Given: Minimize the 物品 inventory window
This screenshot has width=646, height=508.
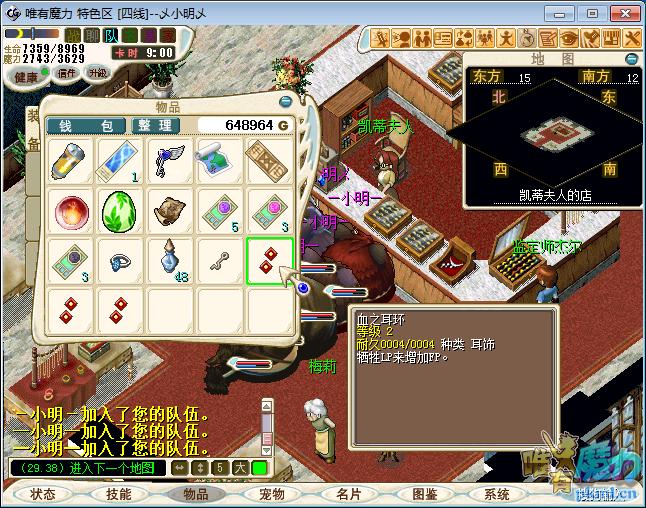Looking at the screenshot, I should tap(286, 100).
